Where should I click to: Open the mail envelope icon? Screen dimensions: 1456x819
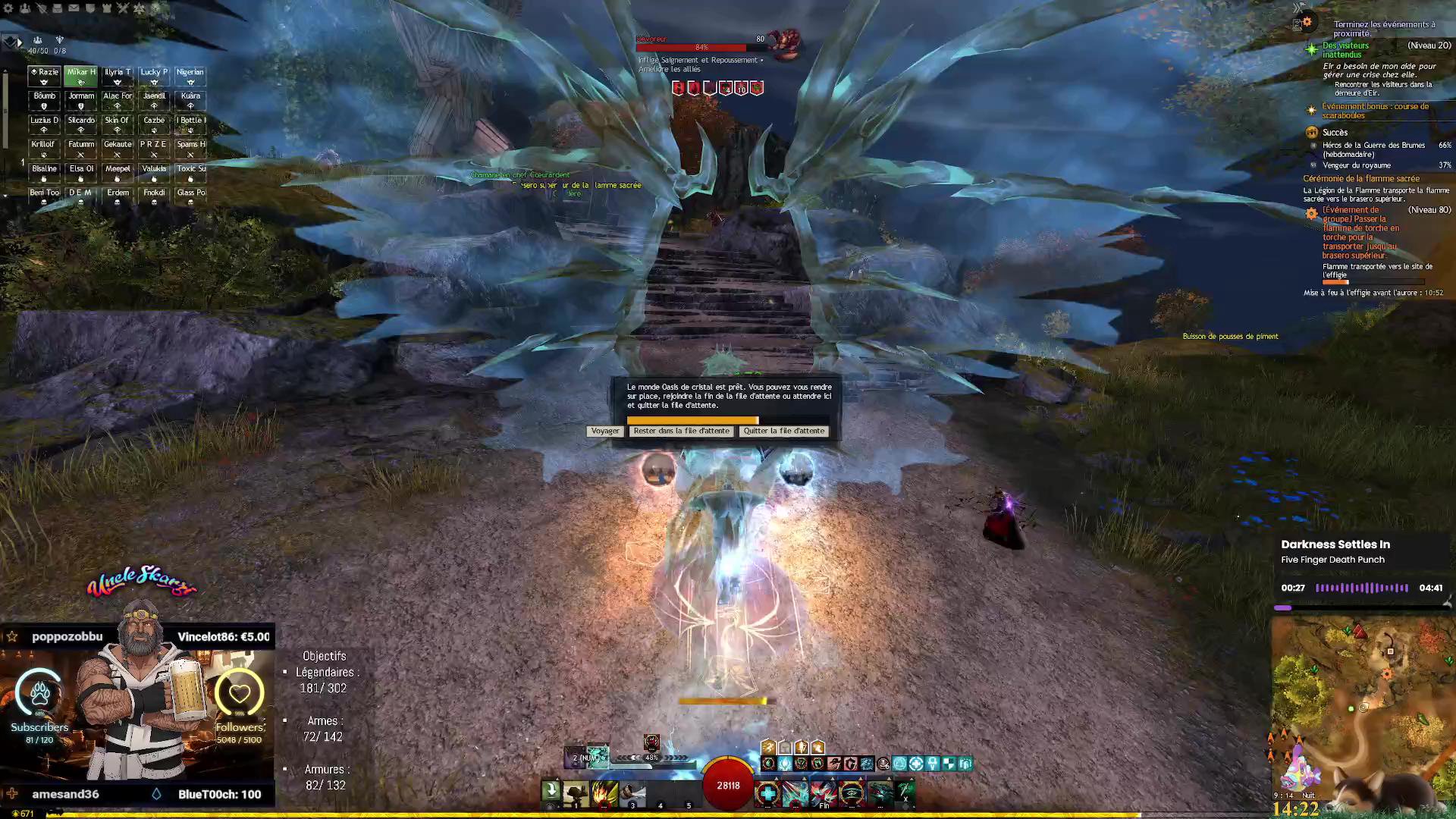(74, 8)
